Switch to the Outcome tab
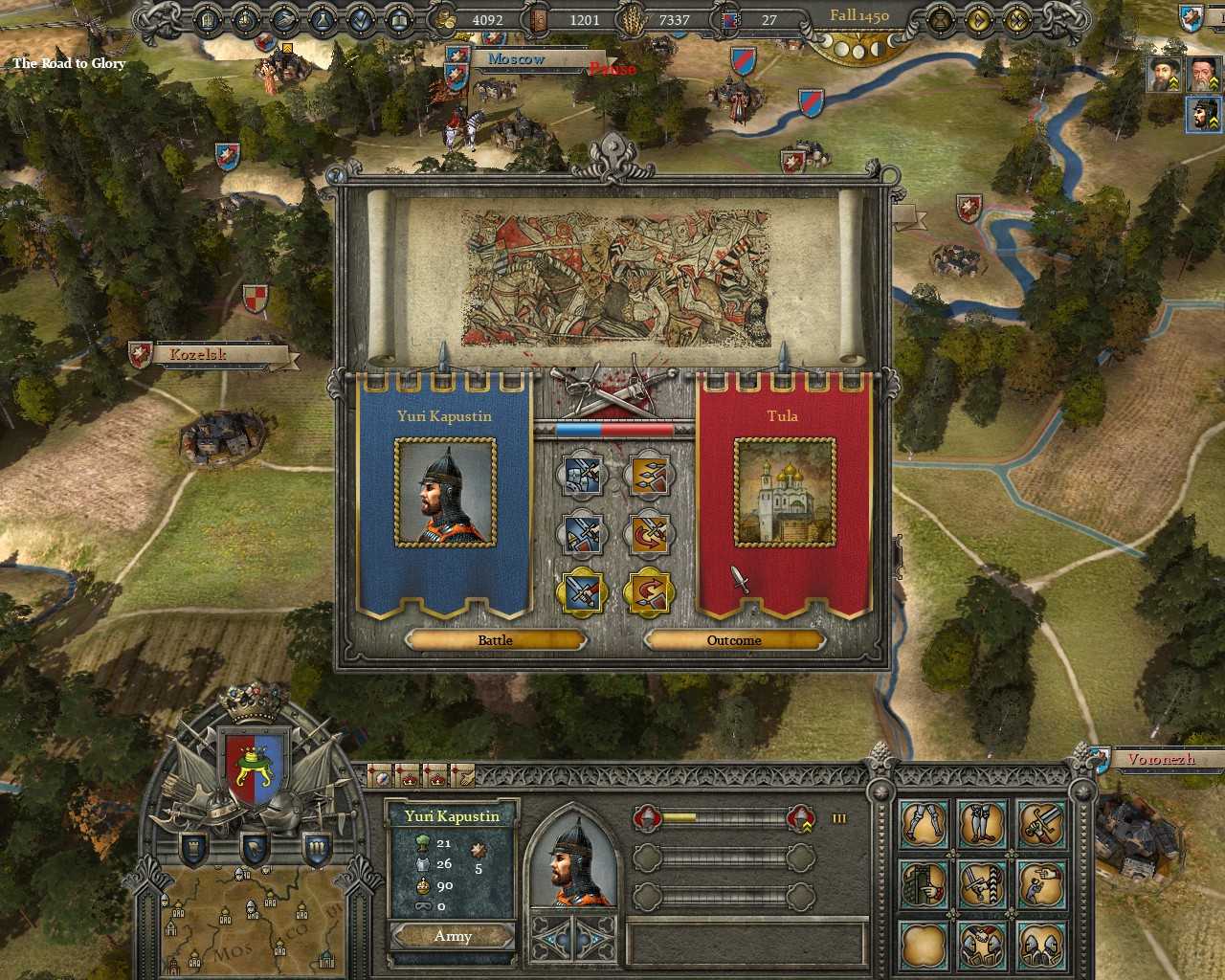Viewport: 1225px width, 980px height. [x=735, y=639]
